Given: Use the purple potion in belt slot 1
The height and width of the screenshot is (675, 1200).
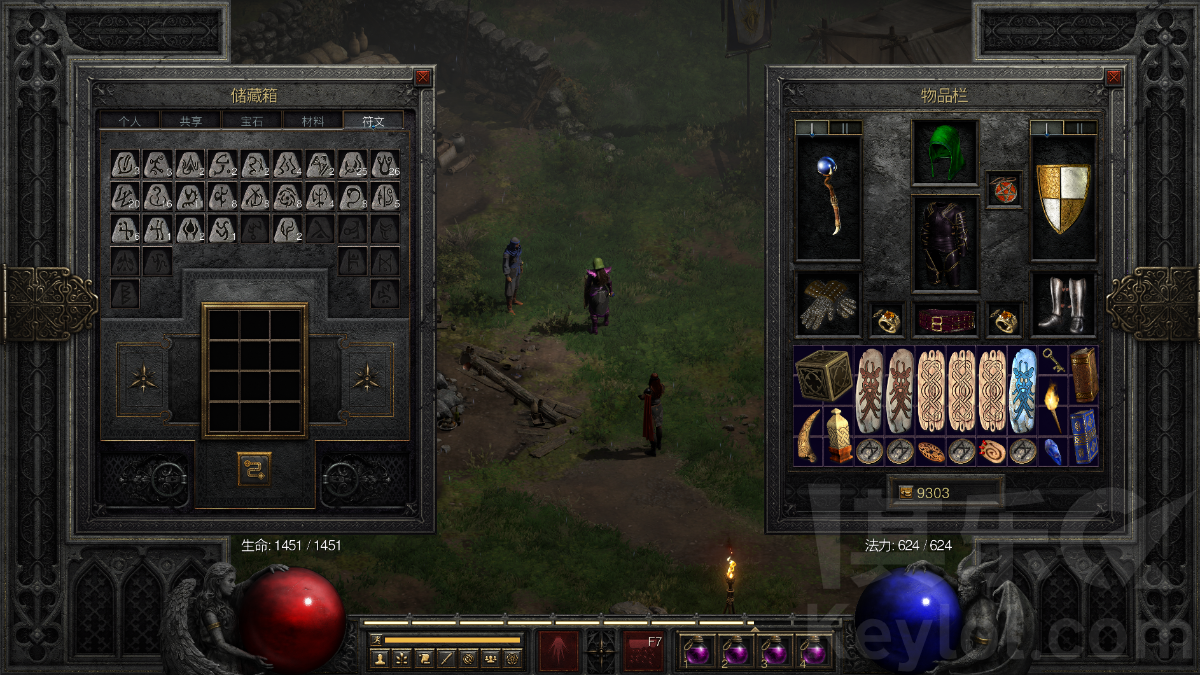Looking at the screenshot, I should coord(696,652).
